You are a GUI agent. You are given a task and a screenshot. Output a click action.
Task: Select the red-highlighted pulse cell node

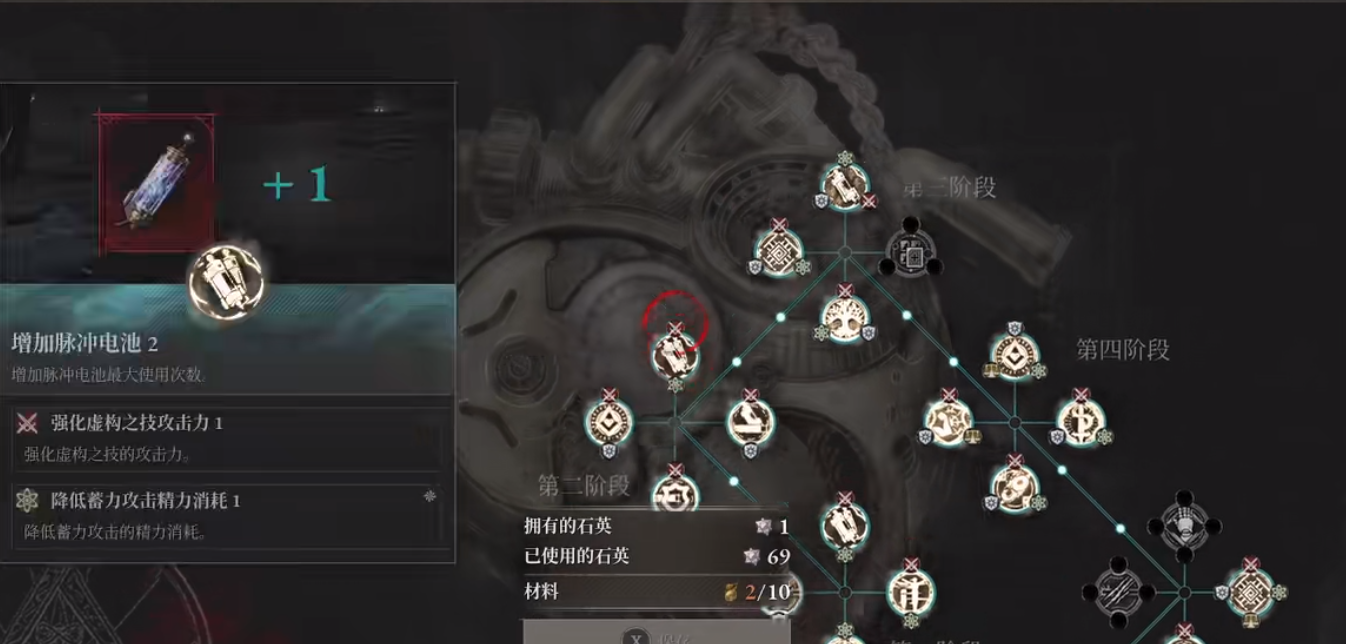(x=675, y=353)
